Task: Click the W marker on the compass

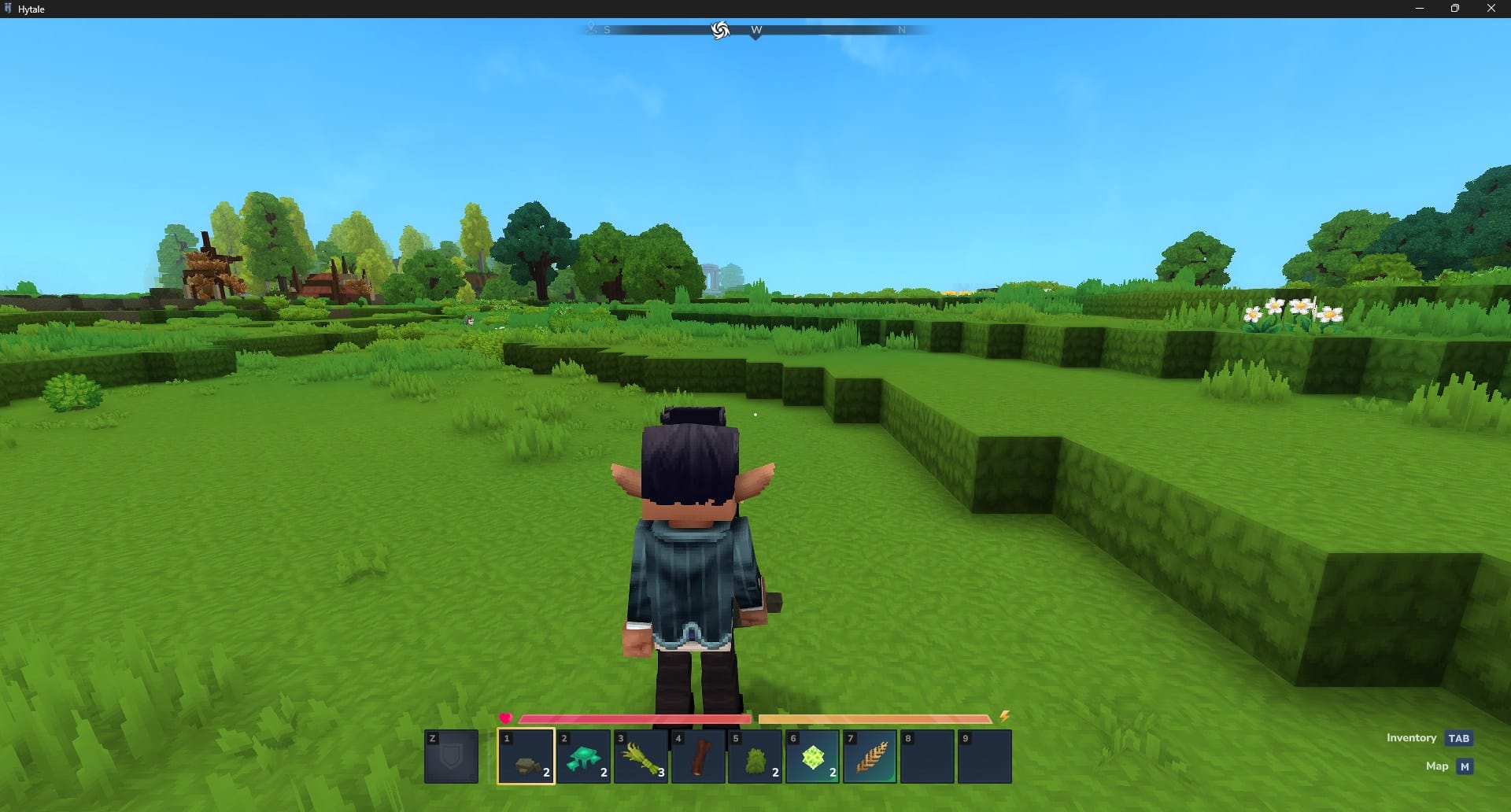Action: pyautogui.click(x=755, y=30)
